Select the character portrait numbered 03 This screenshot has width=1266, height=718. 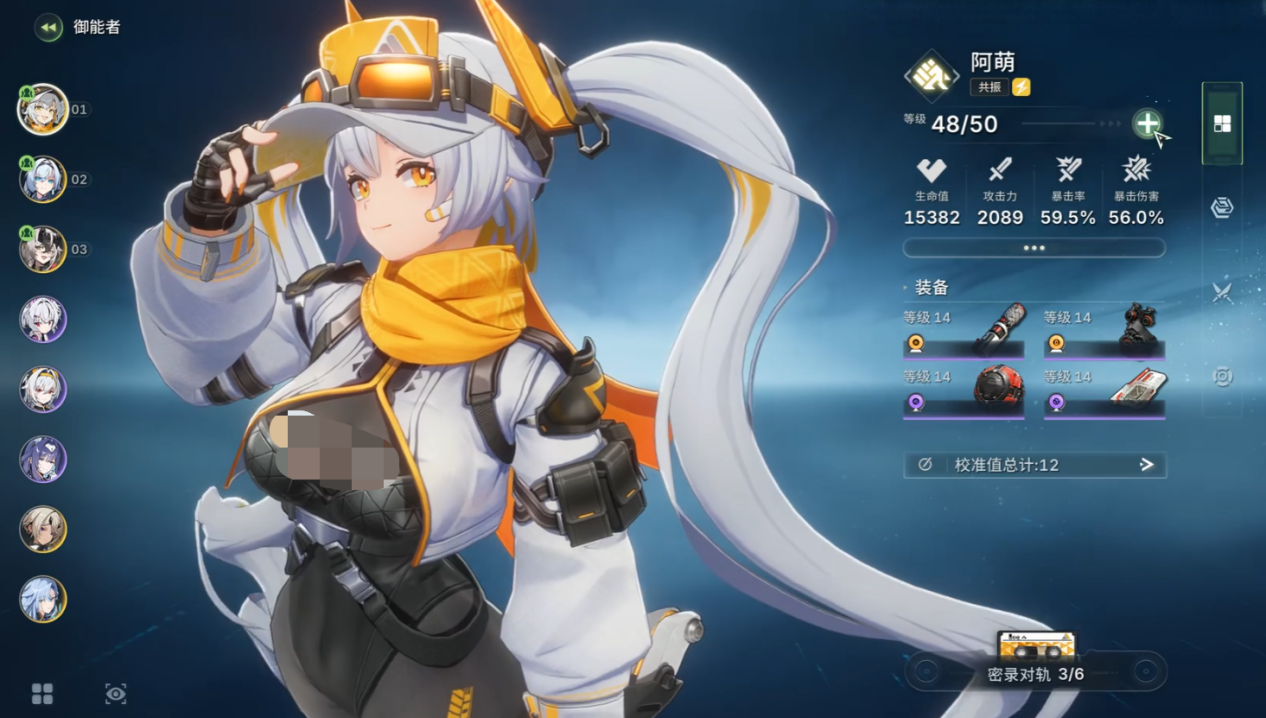(x=43, y=249)
